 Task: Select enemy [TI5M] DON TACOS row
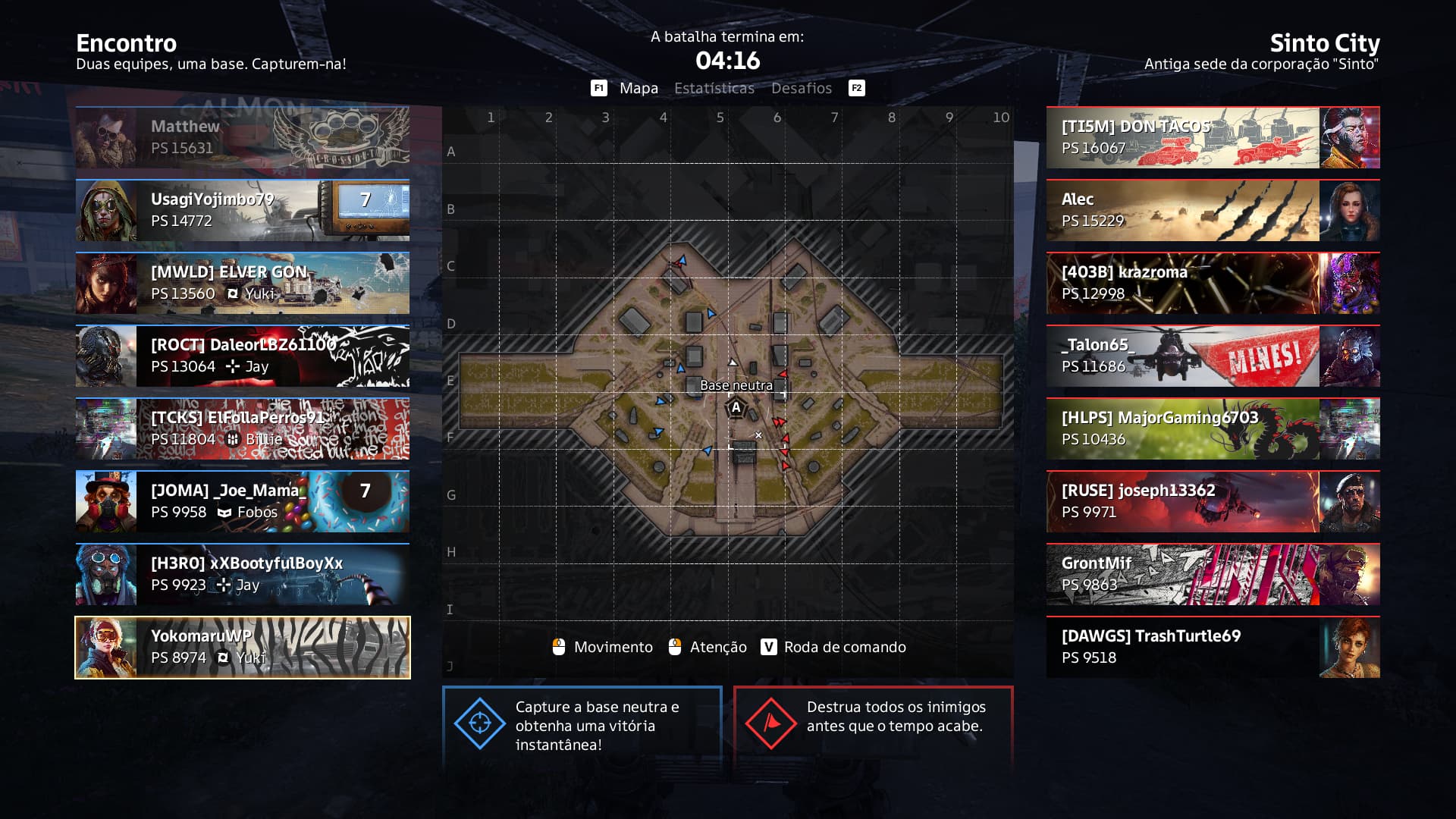coord(1213,137)
